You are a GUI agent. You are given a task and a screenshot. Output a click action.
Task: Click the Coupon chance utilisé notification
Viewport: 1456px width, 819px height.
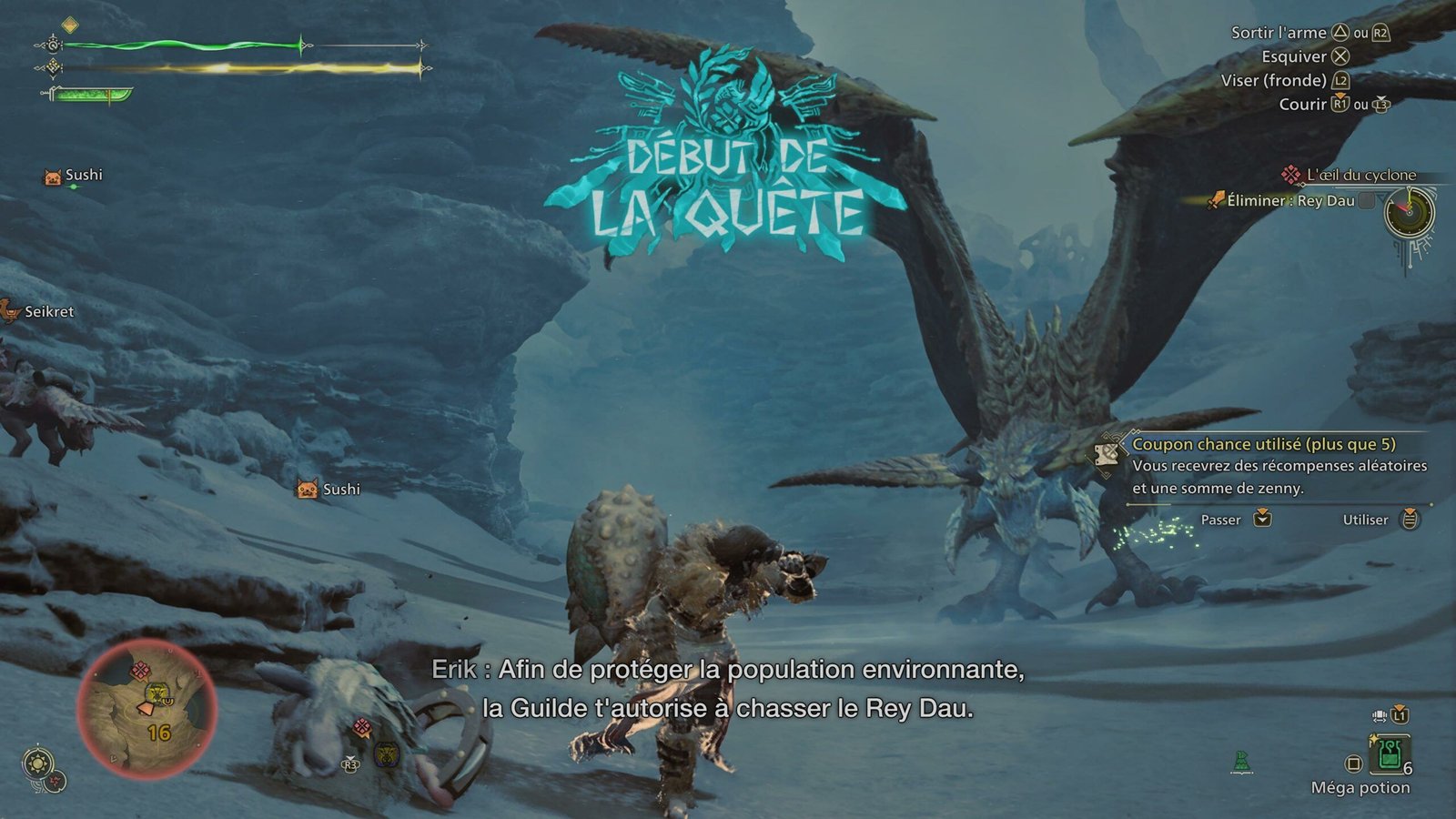click(1263, 465)
